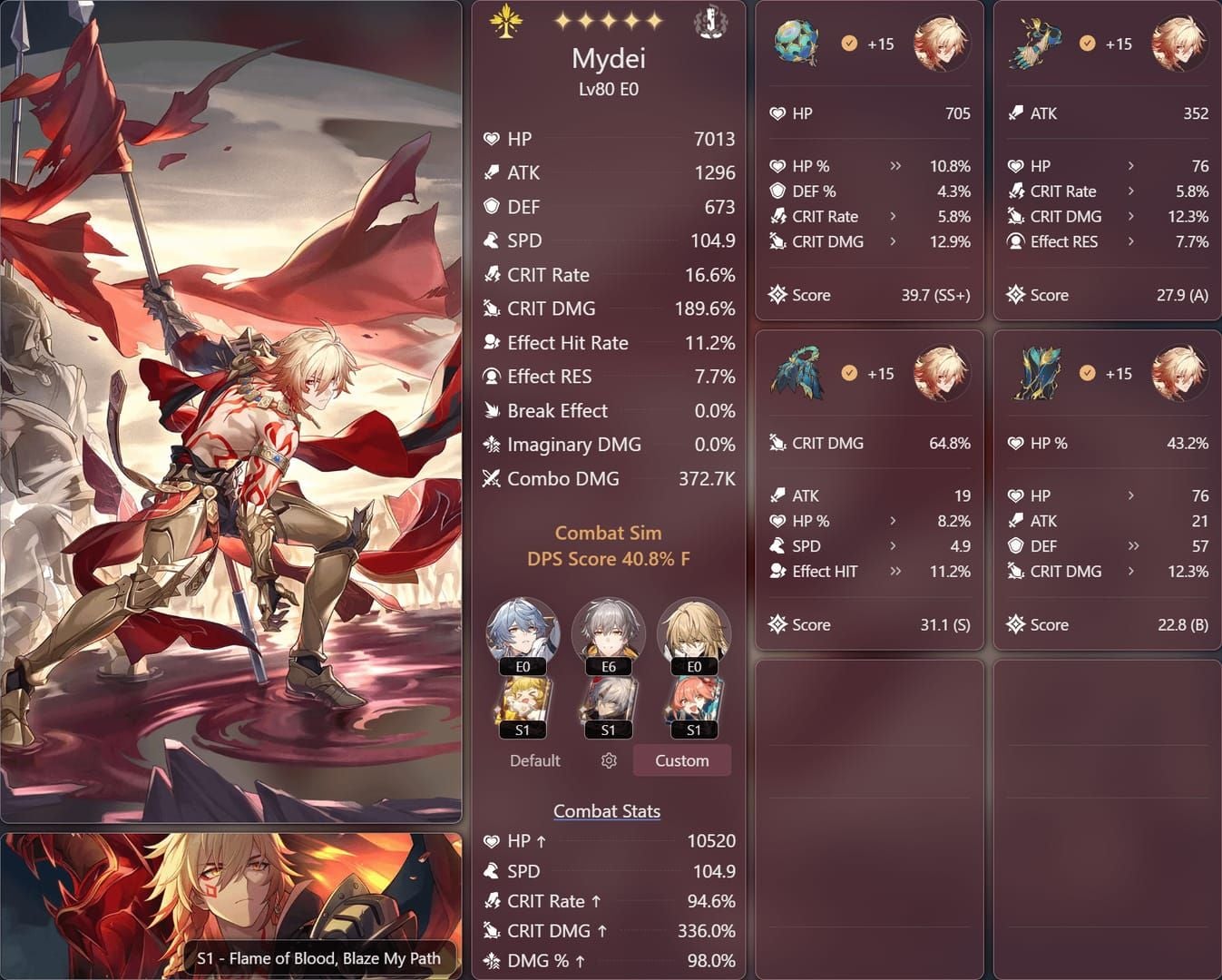The image size is (1222, 980).
Task: Click the Break Effect icon next to 0.0%
Action: (x=490, y=410)
